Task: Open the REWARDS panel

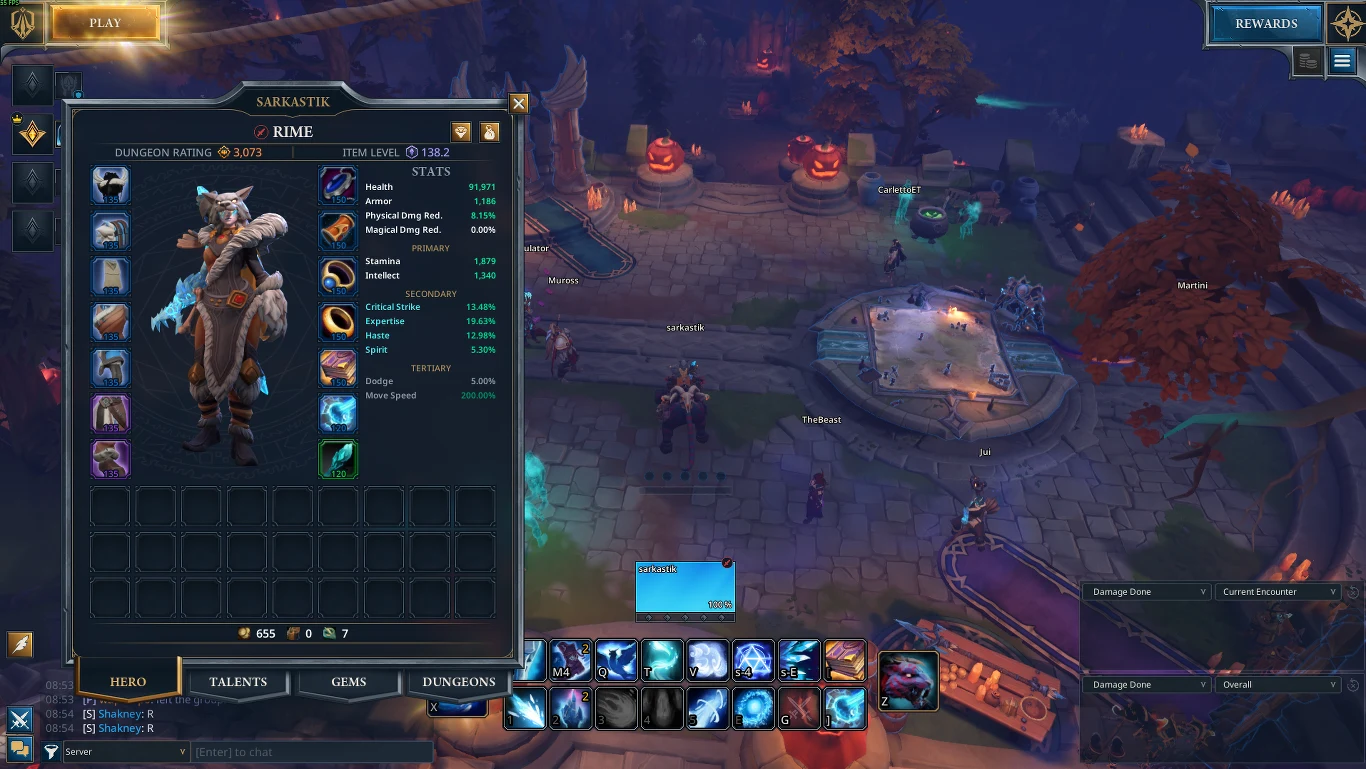Action: 1265,24
